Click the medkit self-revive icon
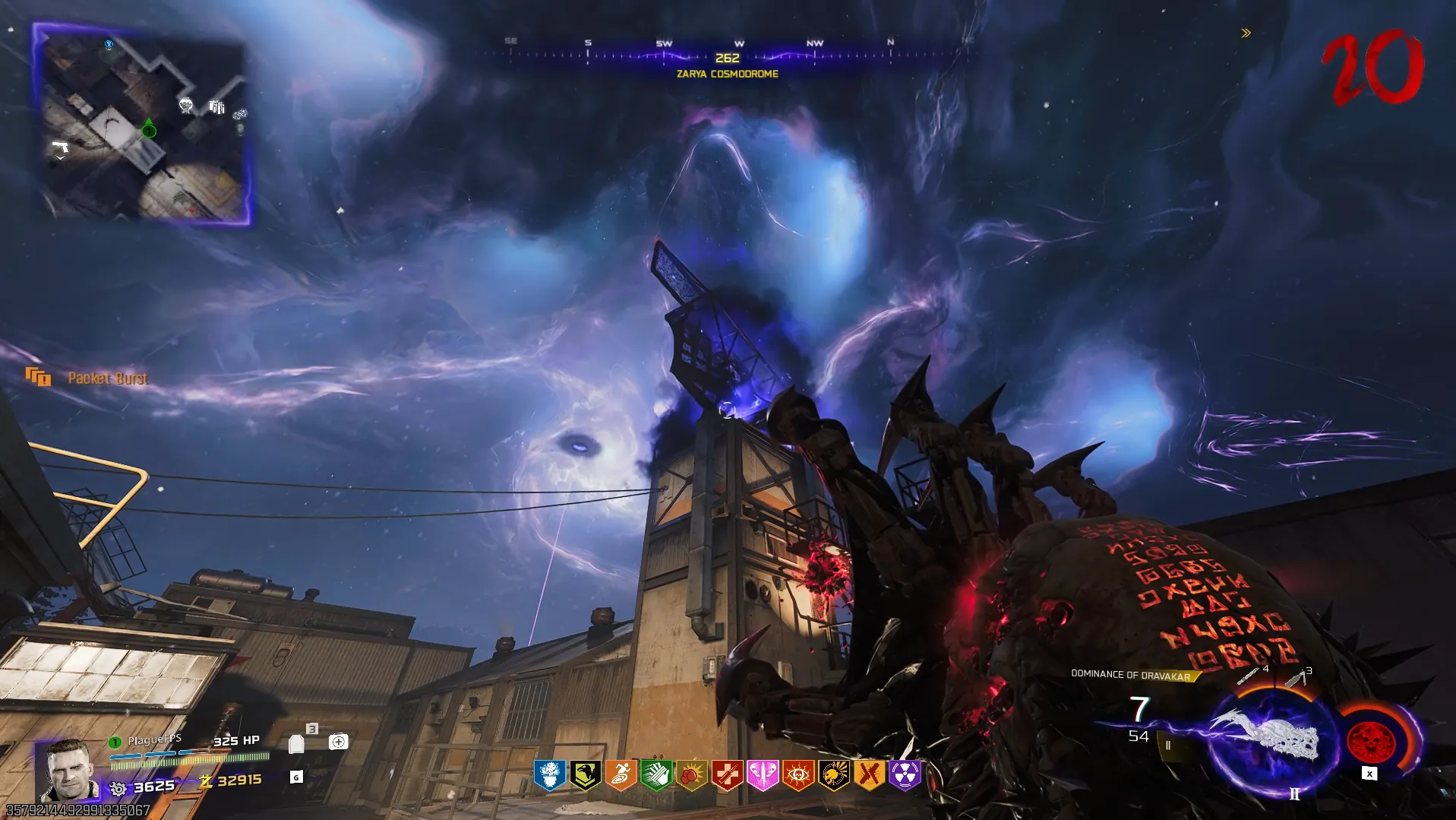1456x820 pixels. tap(339, 742)
